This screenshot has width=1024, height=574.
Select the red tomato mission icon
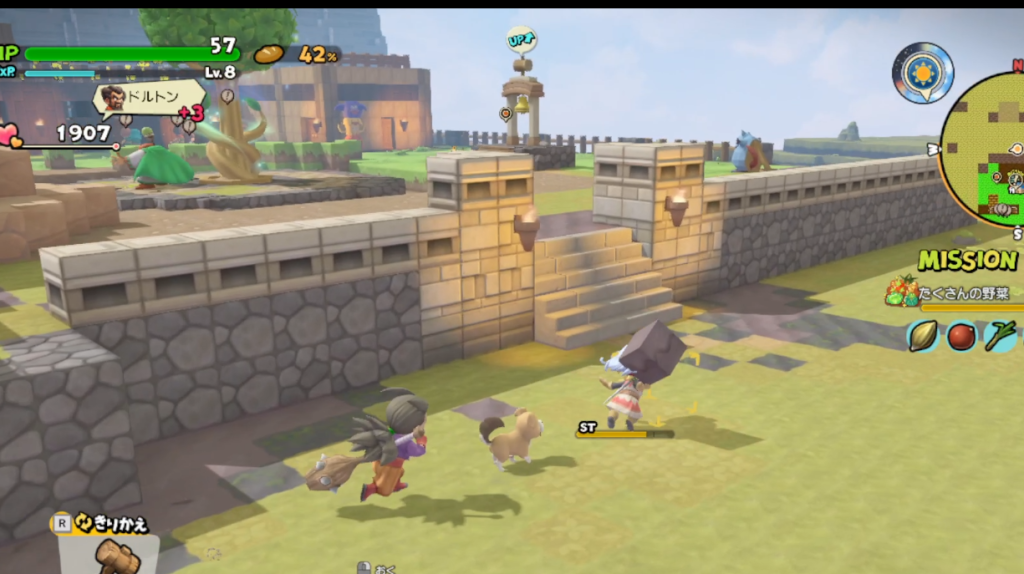pos(961,336)
